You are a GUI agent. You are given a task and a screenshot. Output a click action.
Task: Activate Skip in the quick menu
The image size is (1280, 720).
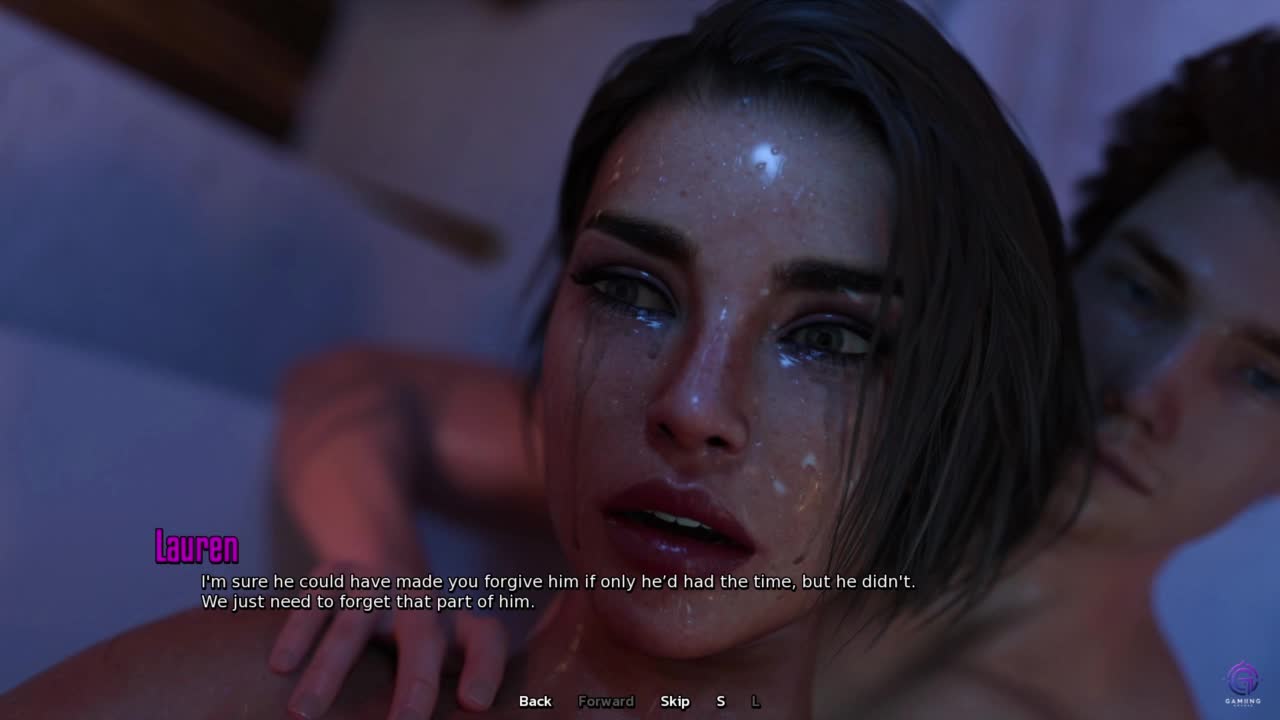tap(675, 701)
